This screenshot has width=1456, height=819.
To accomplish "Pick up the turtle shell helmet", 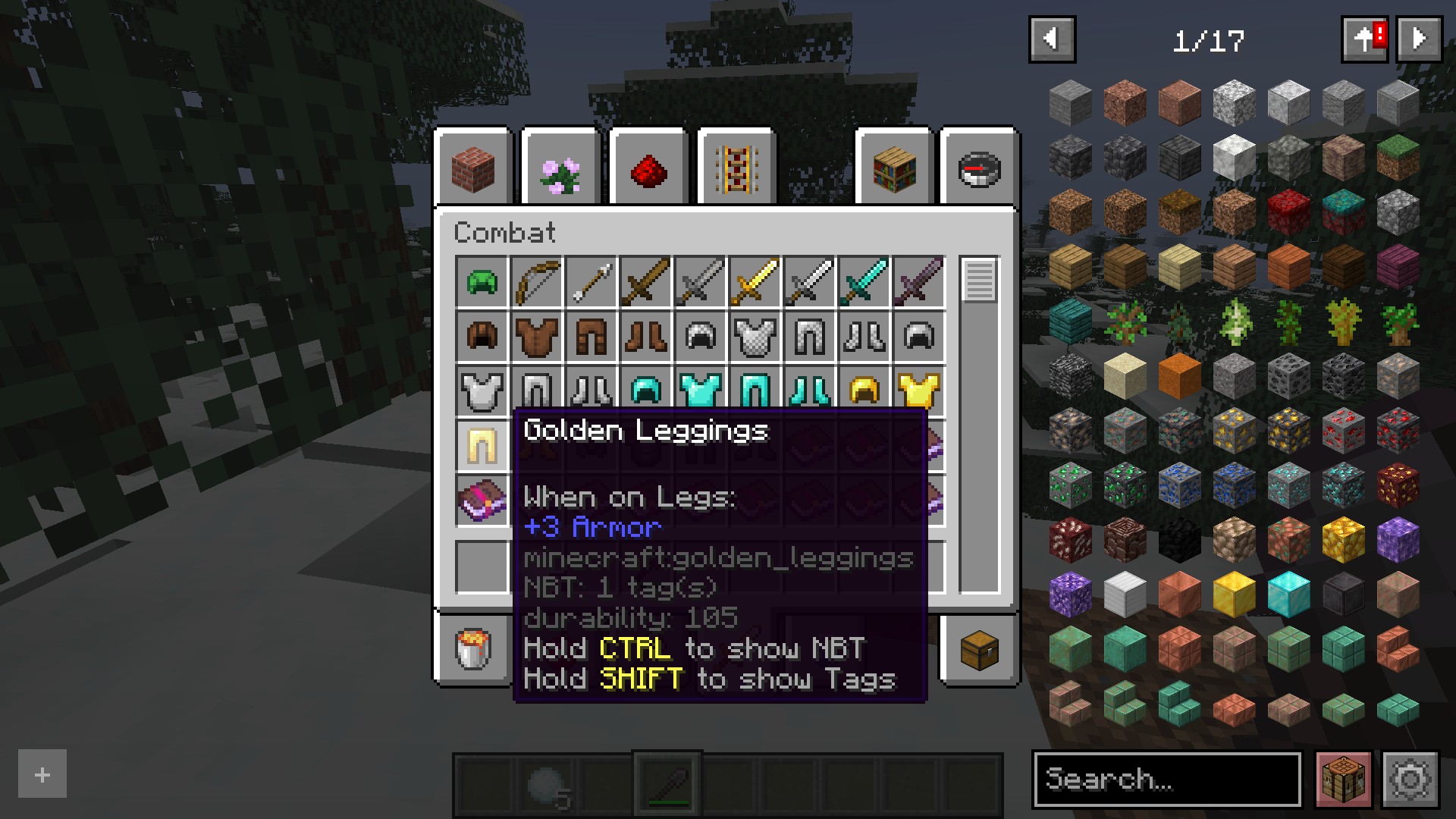I will coord(482,282).
